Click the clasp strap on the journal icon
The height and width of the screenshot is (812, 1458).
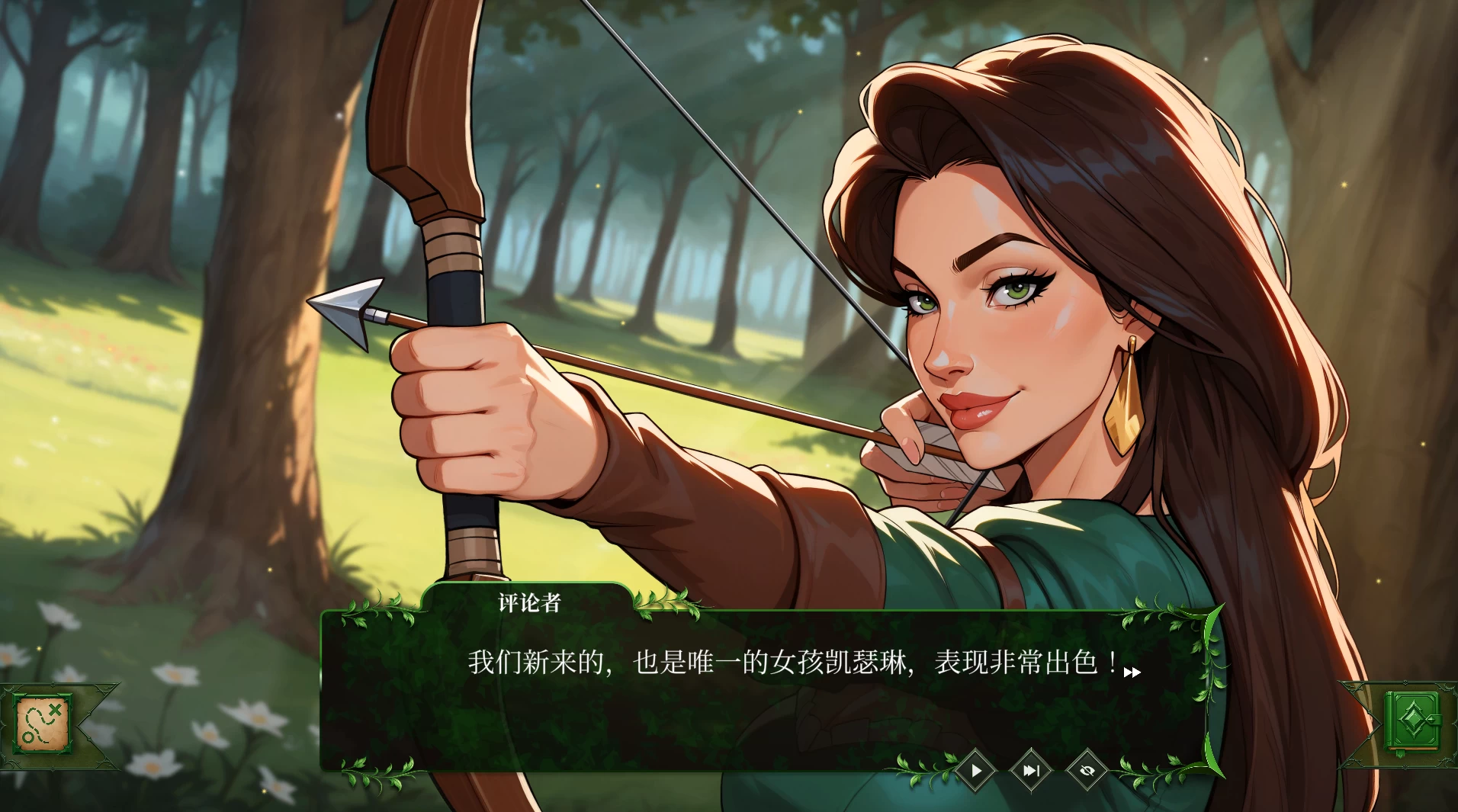pyautogui.click(x=1435, y=719)
